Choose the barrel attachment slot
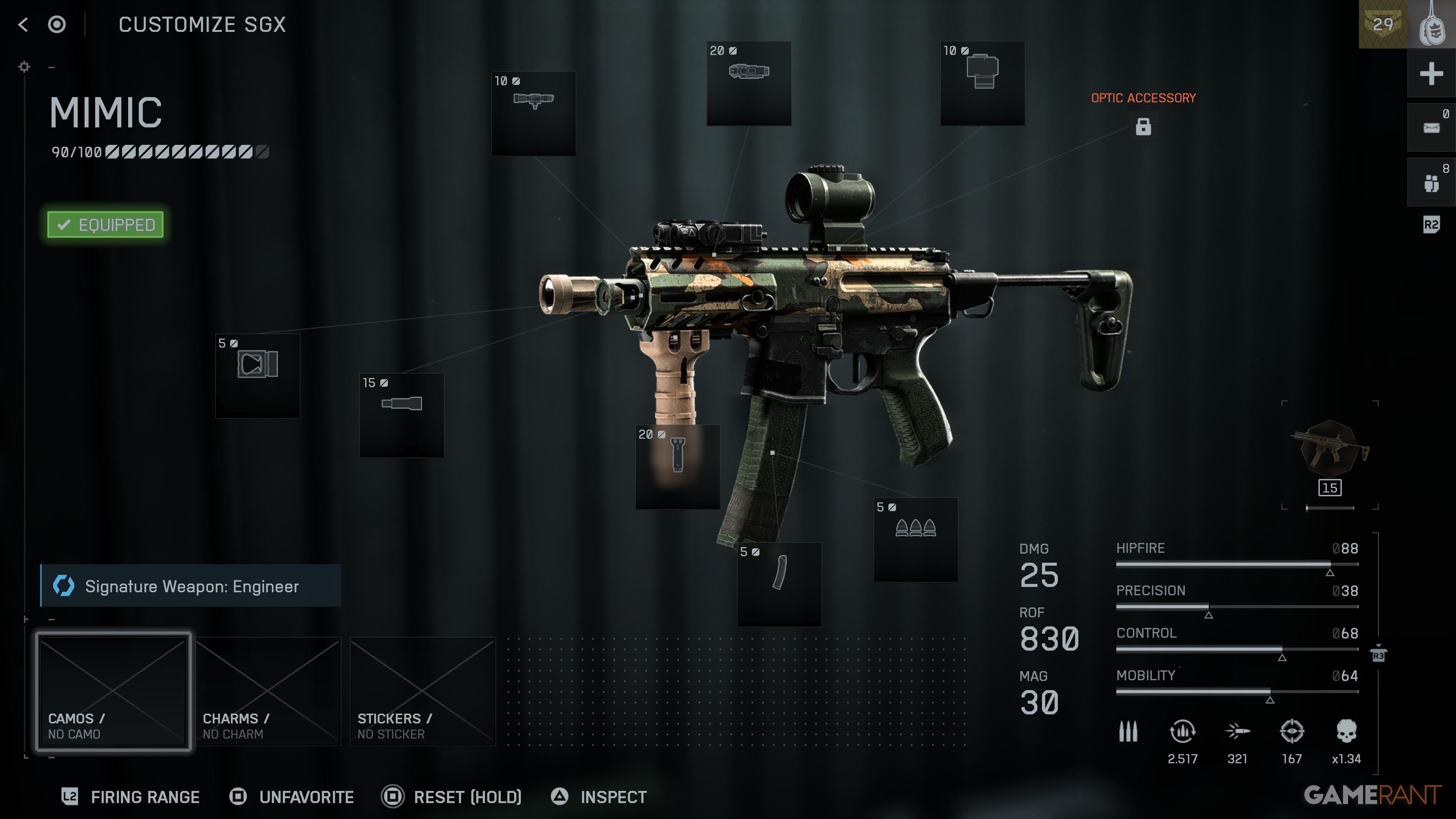 click(402, 416)
